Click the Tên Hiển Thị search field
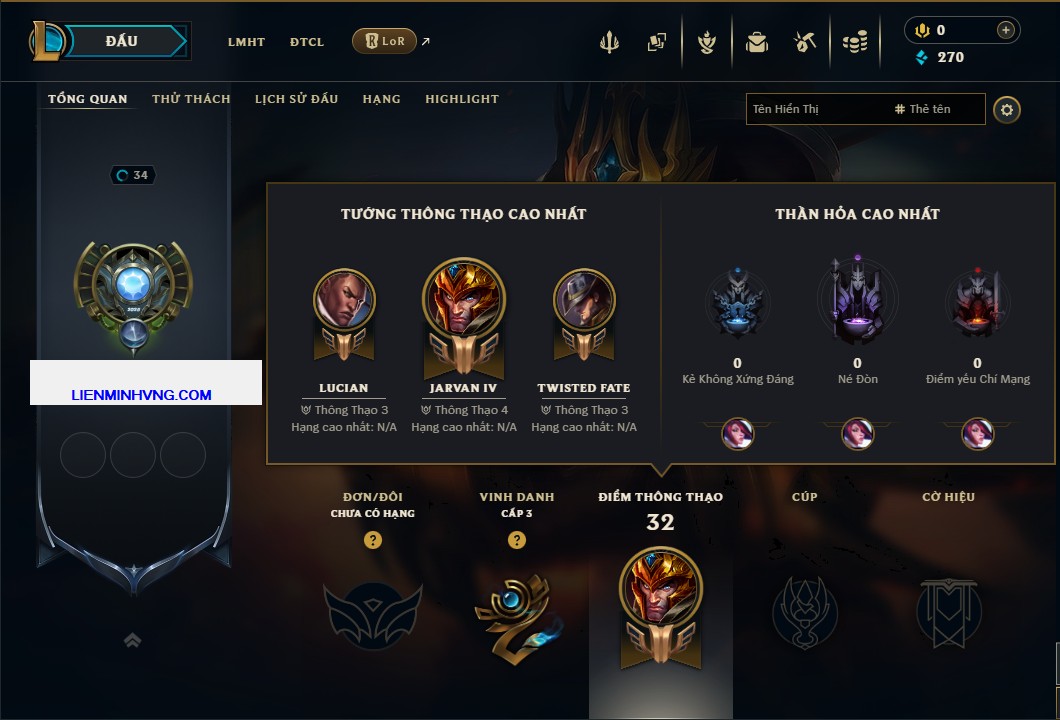1060x720 pixels. [x=815, y=109]
